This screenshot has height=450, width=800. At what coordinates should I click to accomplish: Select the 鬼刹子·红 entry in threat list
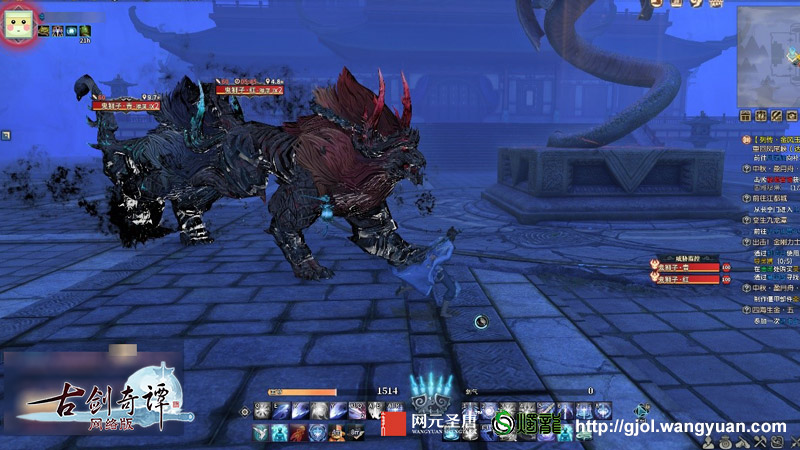click(x=689, y=280)
